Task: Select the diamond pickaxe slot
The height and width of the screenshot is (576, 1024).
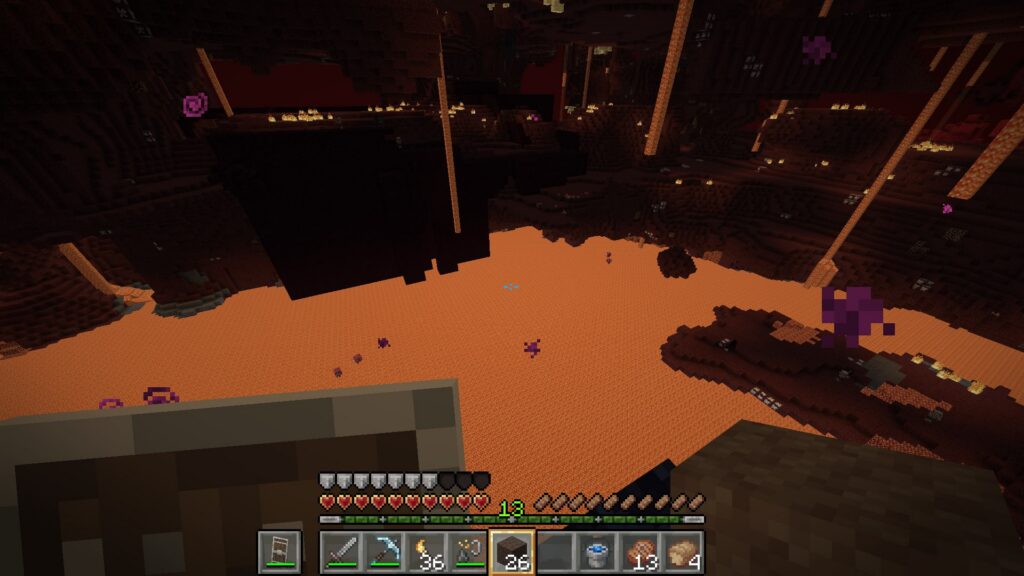Action: click(x=383, y=552)
